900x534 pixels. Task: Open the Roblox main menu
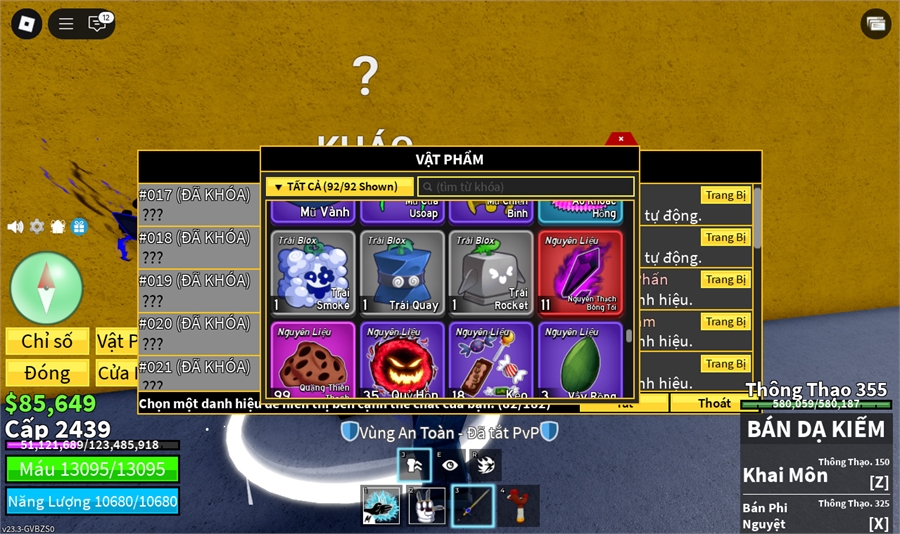point(25,23)
